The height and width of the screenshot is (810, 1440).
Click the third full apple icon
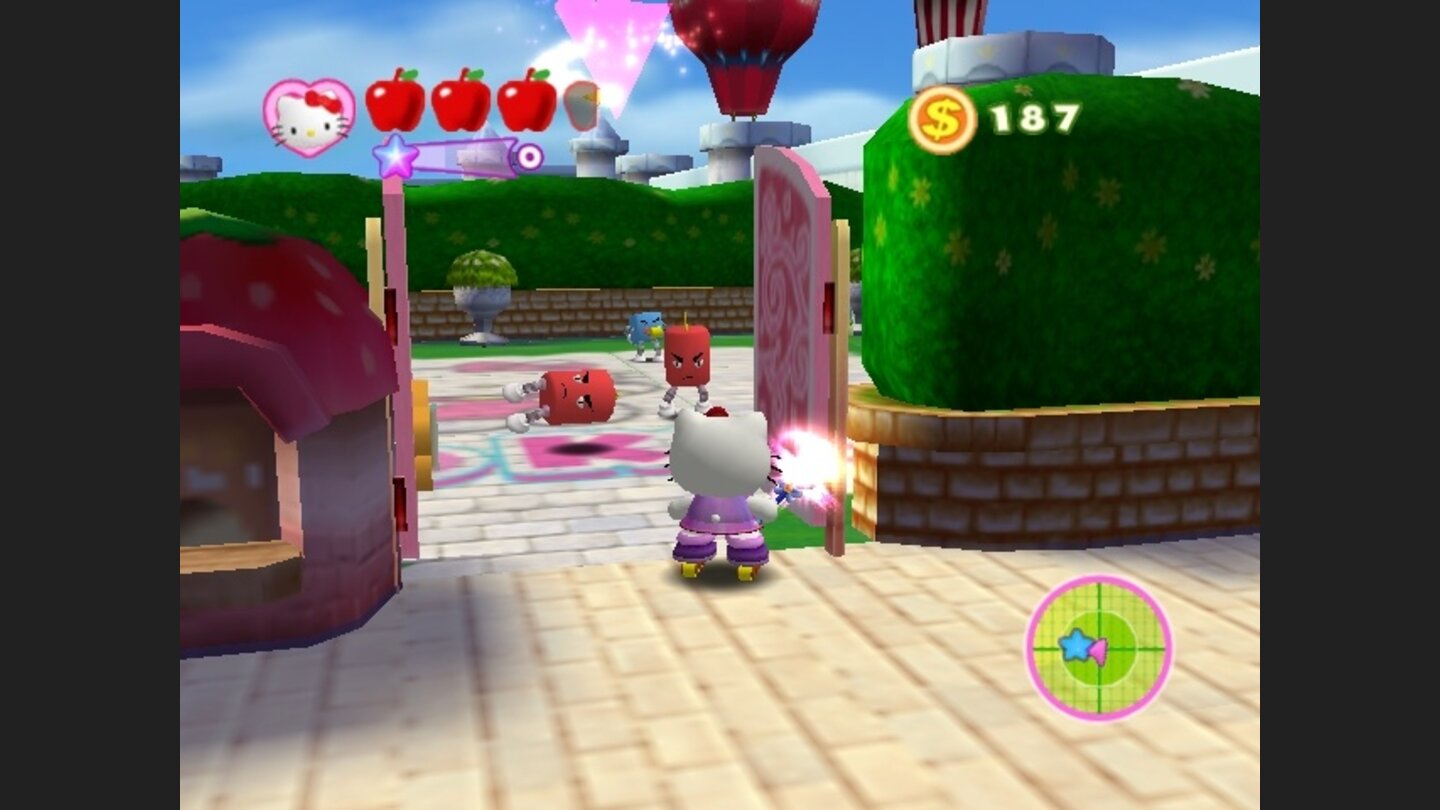tap(527, 104)
